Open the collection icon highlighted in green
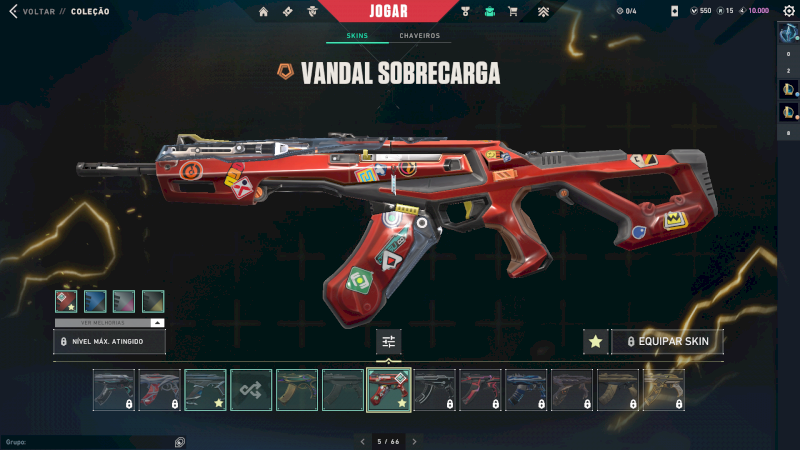 point(490,12)
